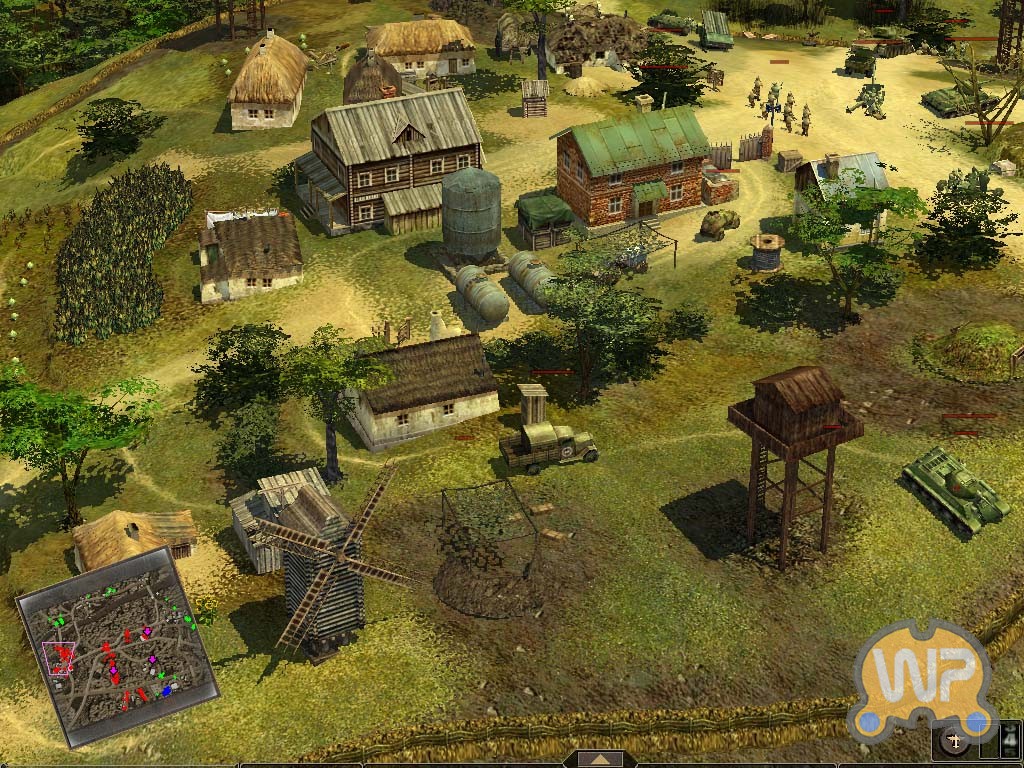Expand the bottom panel with the up arrow
Image resolution: width=1024 pixels, height=768 pixels.
600,760
